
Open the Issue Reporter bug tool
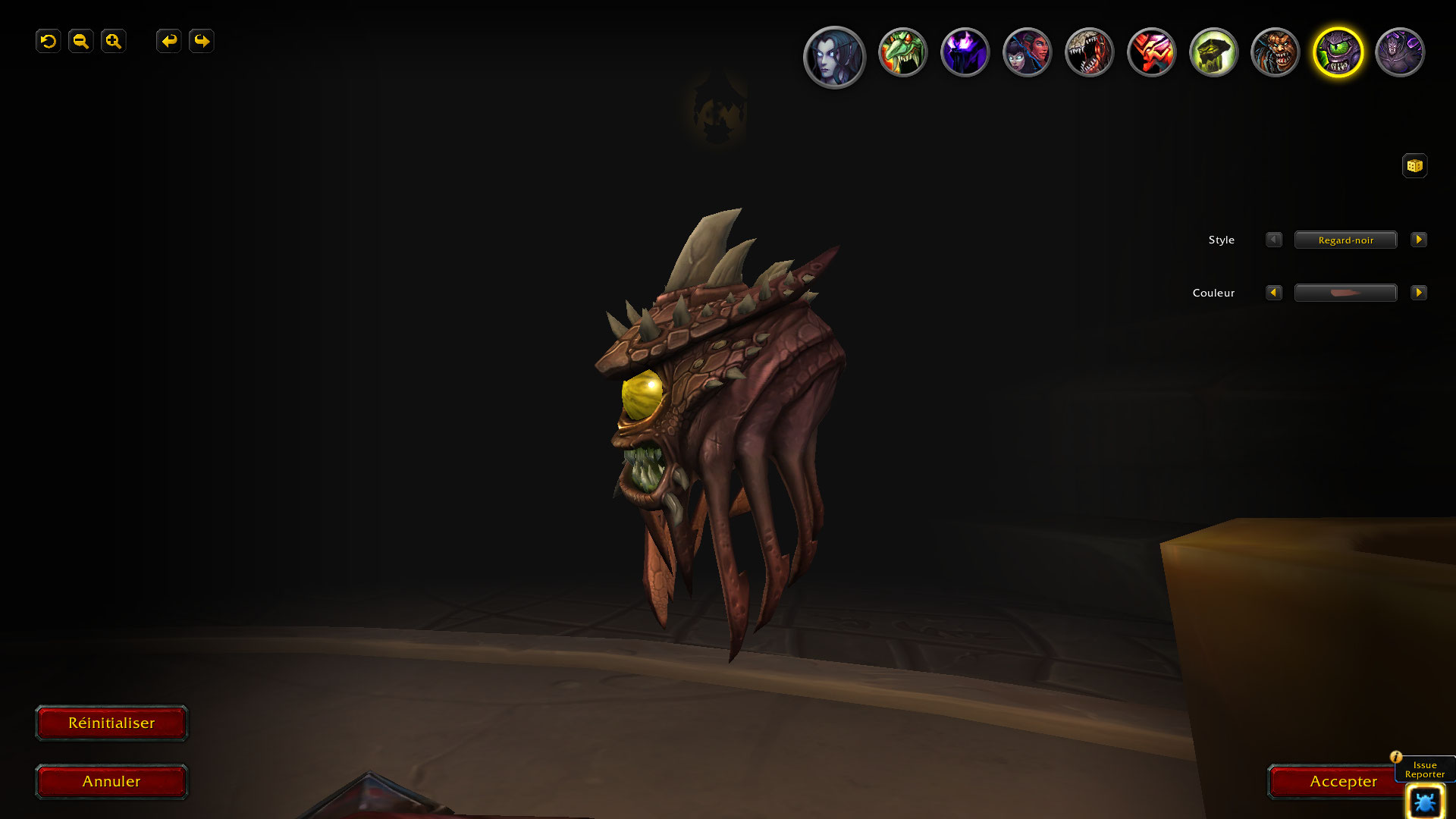click(1424, 802)
